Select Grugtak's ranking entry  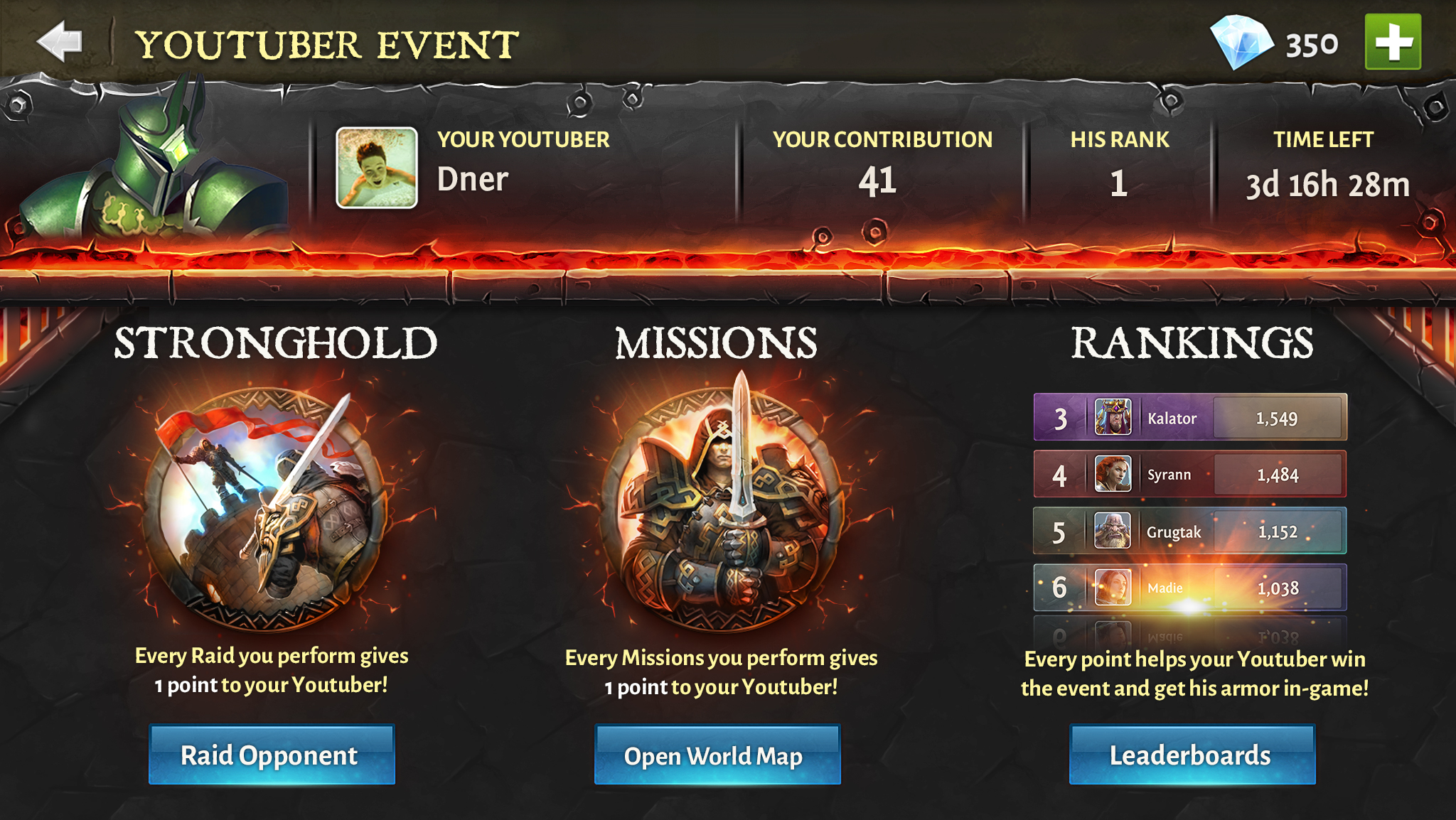point(1189,532)
